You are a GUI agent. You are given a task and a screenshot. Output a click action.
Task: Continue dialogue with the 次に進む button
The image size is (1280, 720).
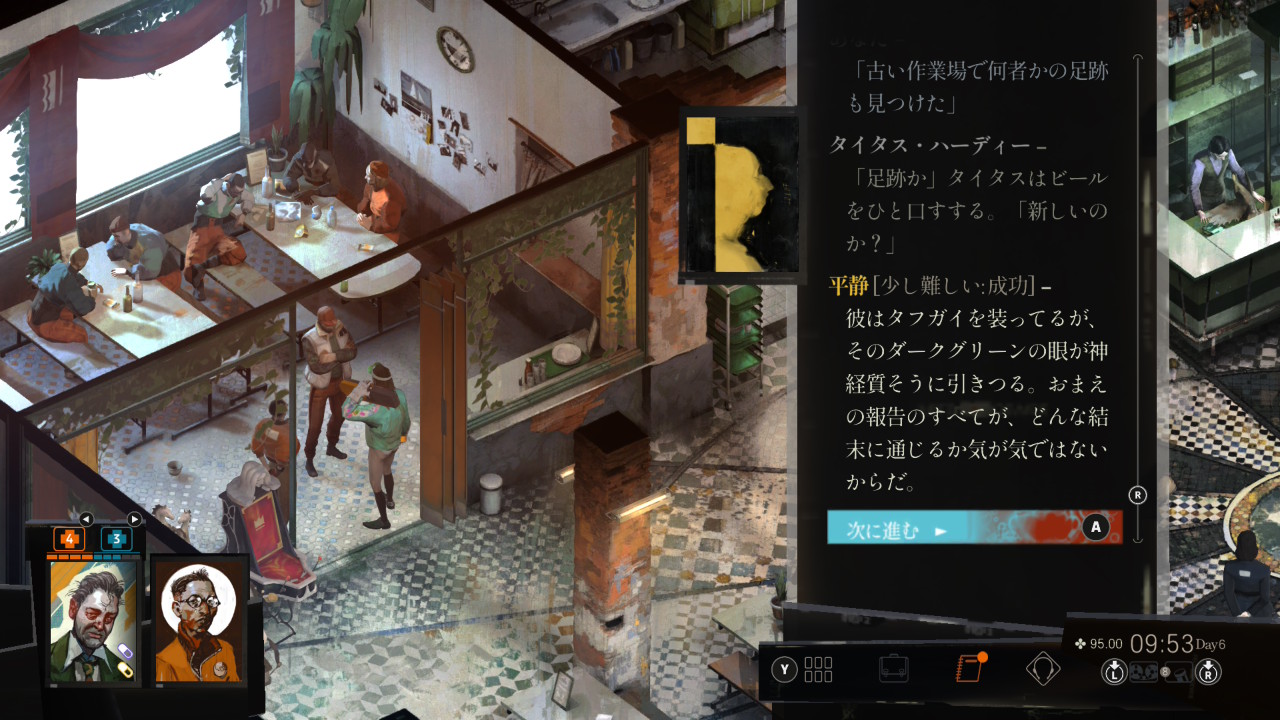click(x=974, y=527)
